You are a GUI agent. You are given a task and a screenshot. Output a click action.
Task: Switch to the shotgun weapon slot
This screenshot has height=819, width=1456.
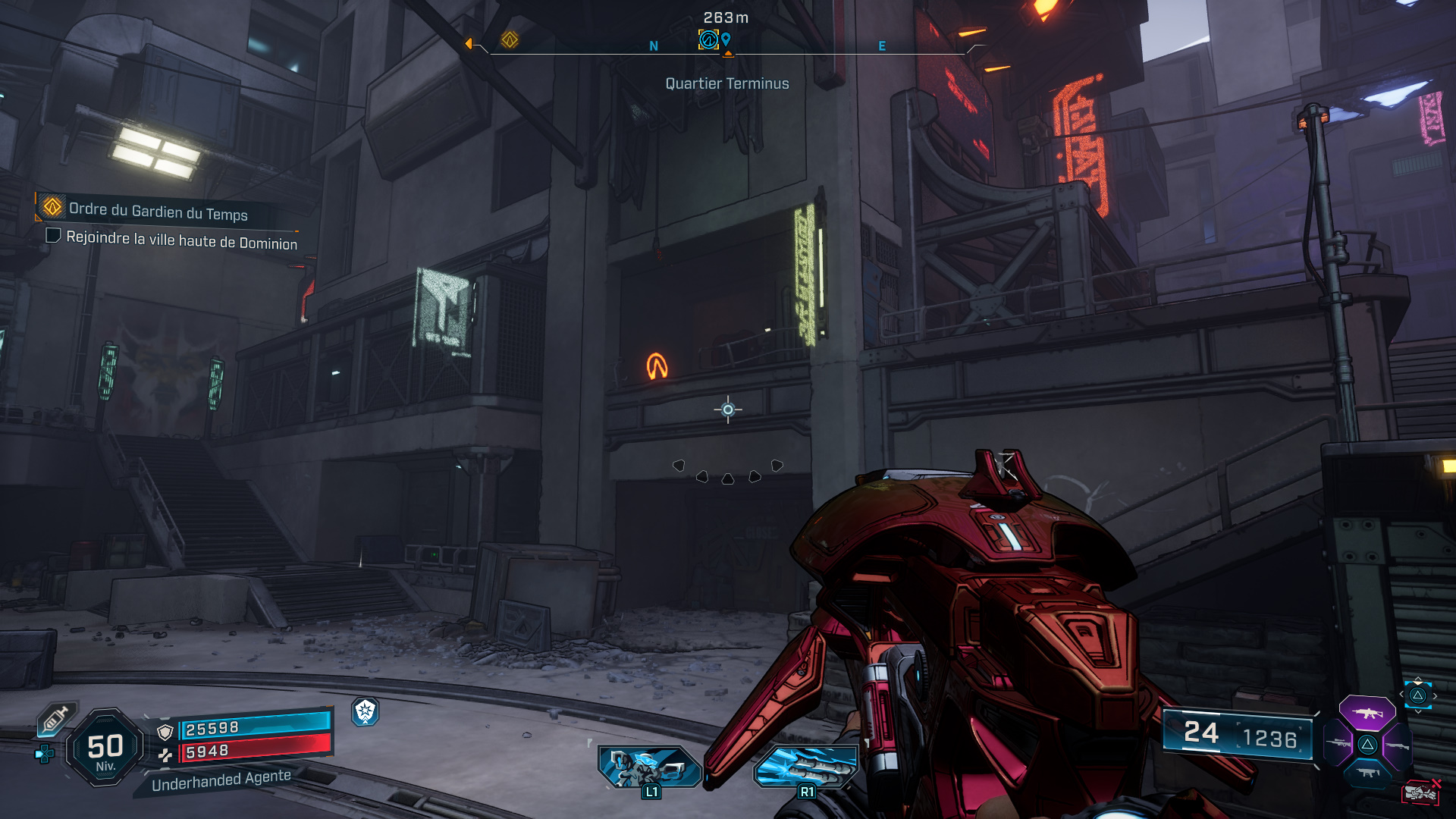pos(1398,745)
